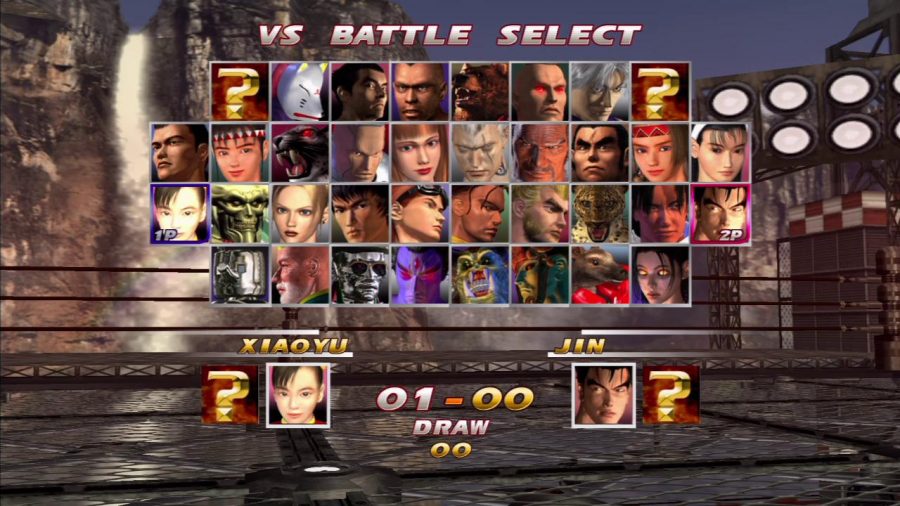
Task: Choose the random question mark beside Kunimitsu
Action: coord(240,91)
